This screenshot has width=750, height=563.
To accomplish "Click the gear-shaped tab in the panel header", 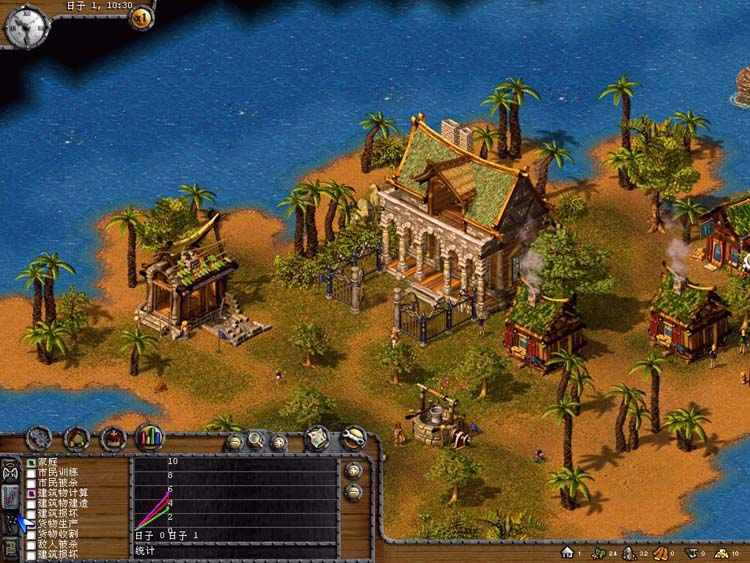I will (39, 437).
